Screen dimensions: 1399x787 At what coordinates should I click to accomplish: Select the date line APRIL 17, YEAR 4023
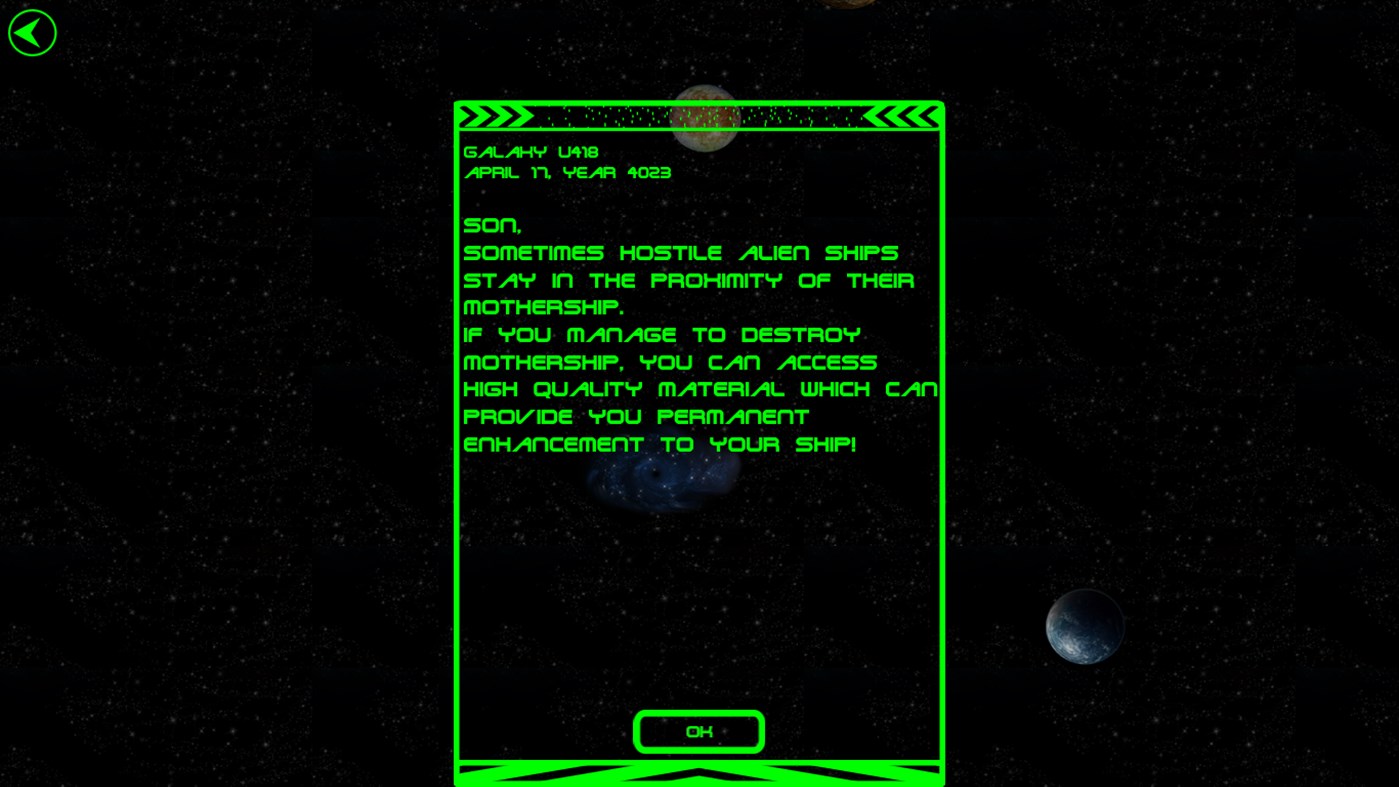[x=567, y=172]
